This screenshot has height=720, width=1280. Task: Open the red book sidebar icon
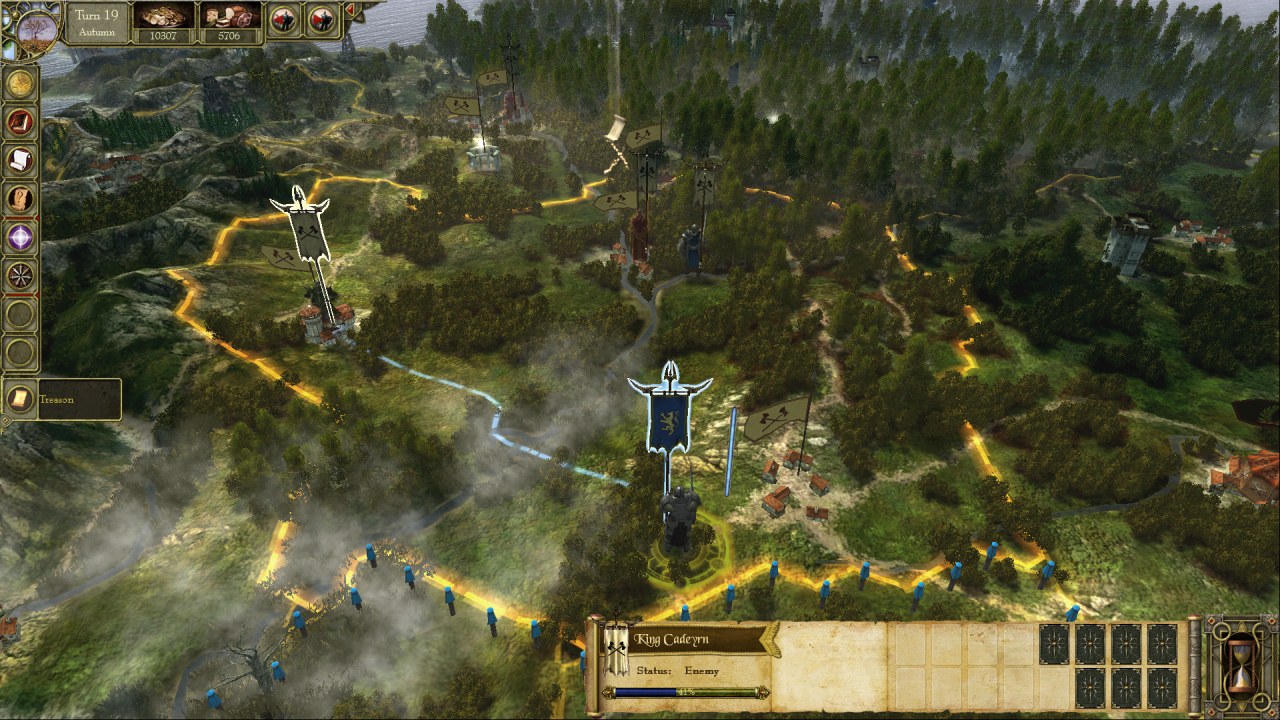tap(21, 122)
